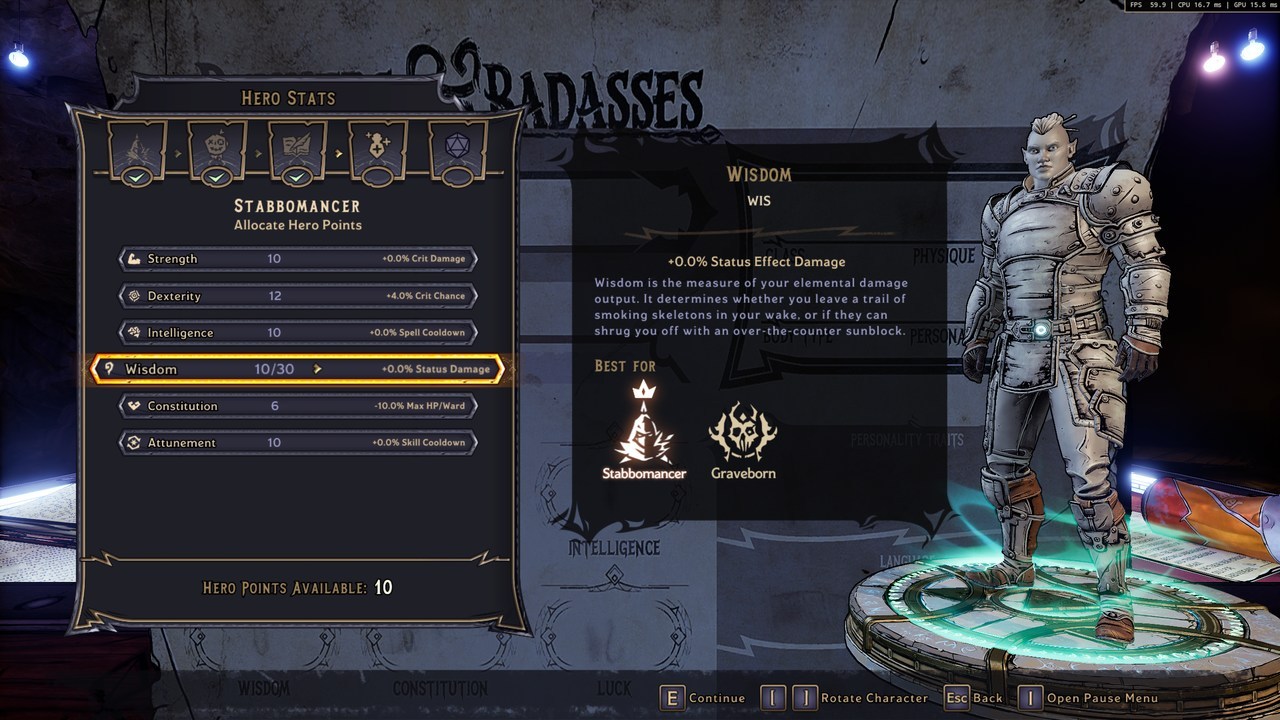
Task: Continue to the next creation step
Action: click(716, 698)
